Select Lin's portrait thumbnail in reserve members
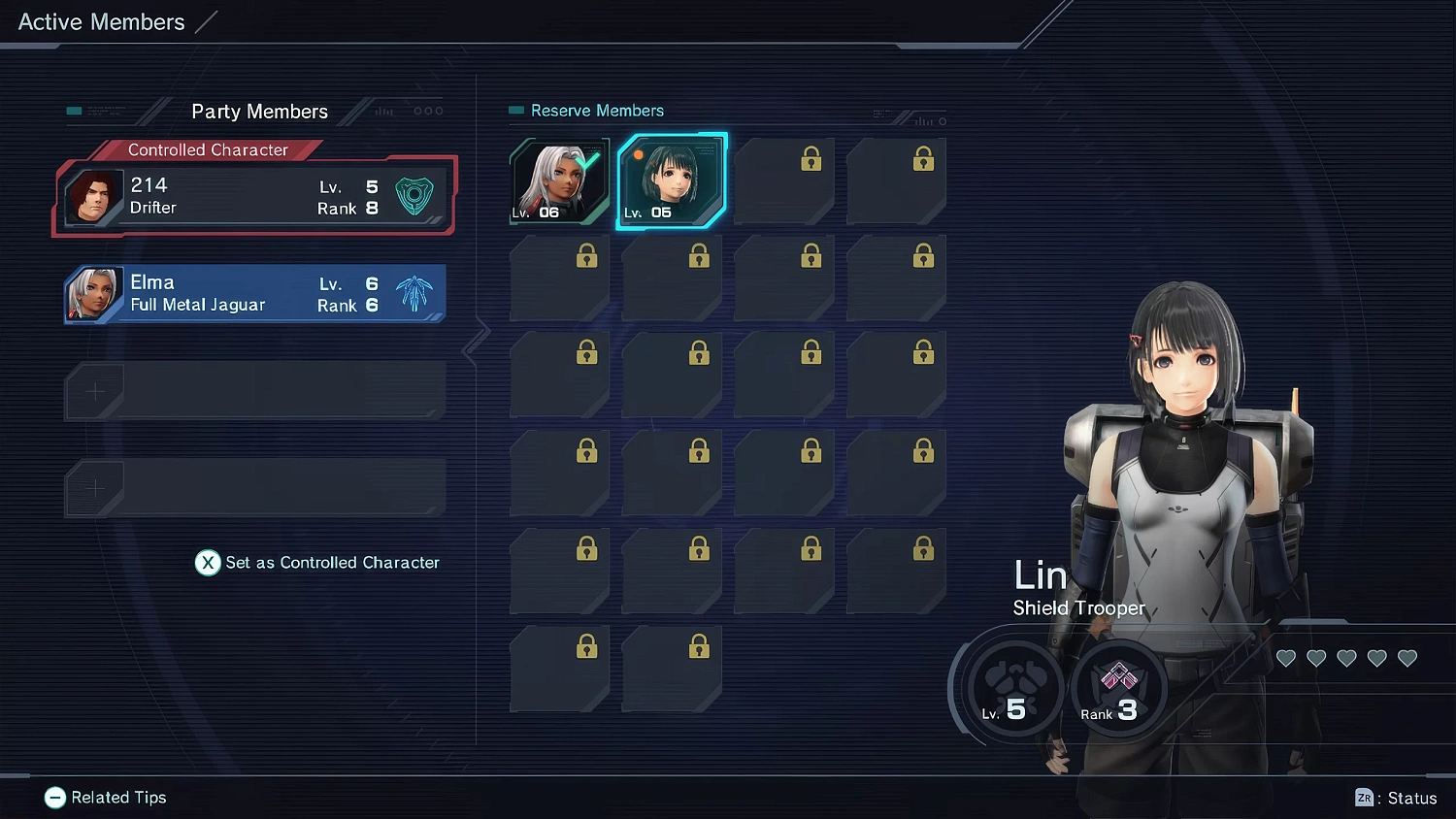1456x819 pixels. (672, 180)
